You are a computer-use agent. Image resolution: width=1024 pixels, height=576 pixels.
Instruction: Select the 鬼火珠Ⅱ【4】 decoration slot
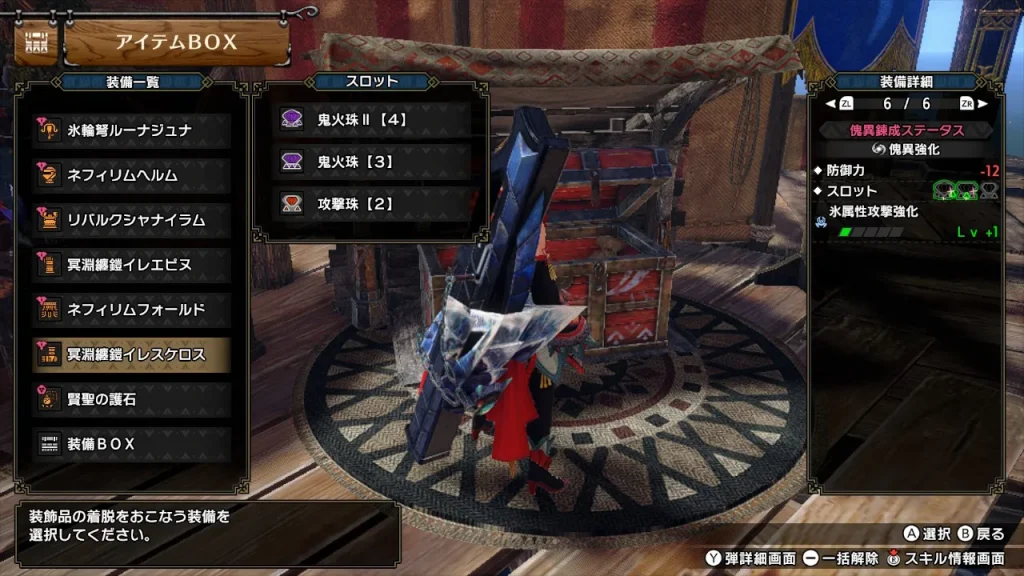(372, 119)
